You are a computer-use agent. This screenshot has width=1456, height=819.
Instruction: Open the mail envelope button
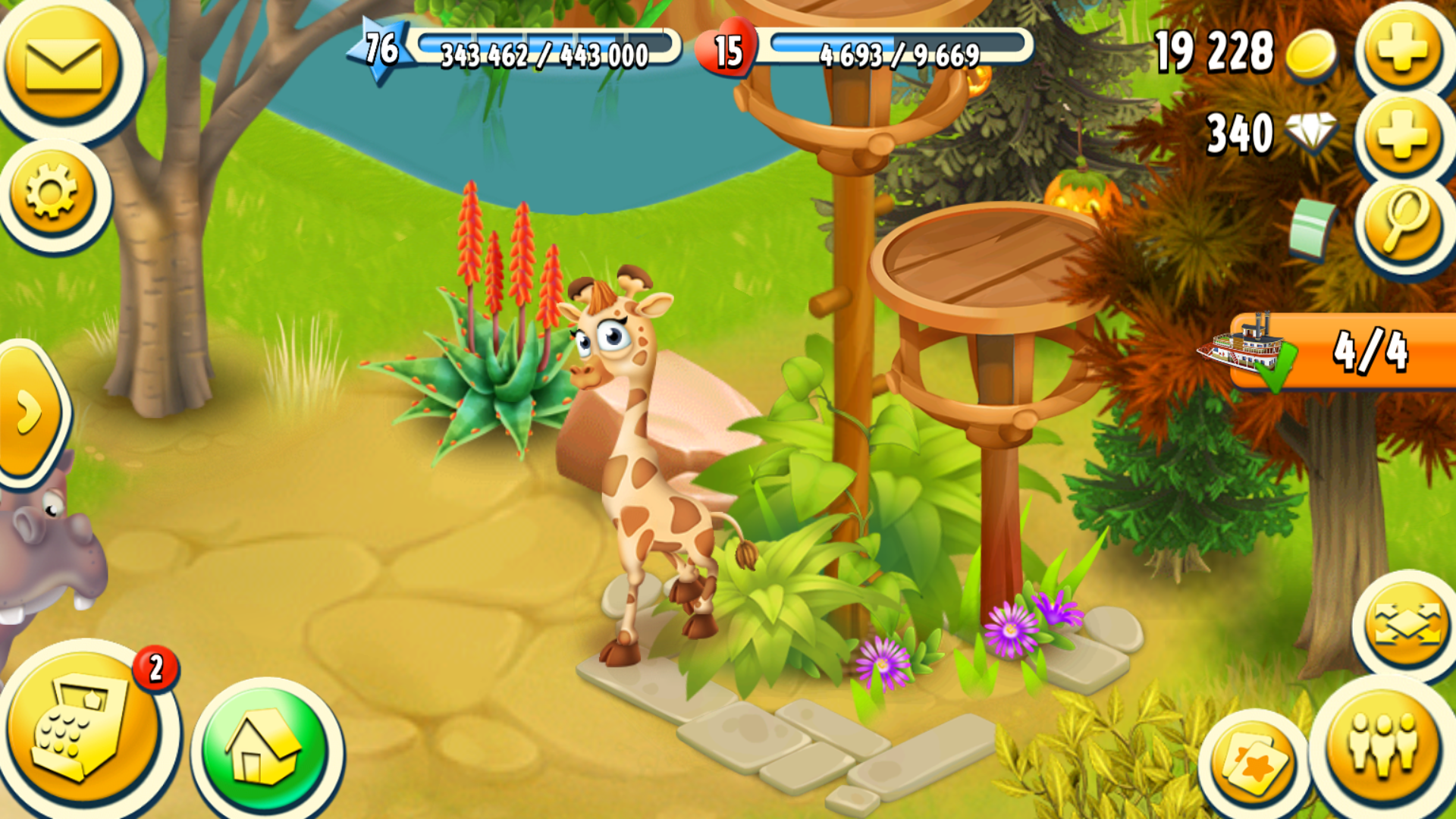tap(64, 64)
